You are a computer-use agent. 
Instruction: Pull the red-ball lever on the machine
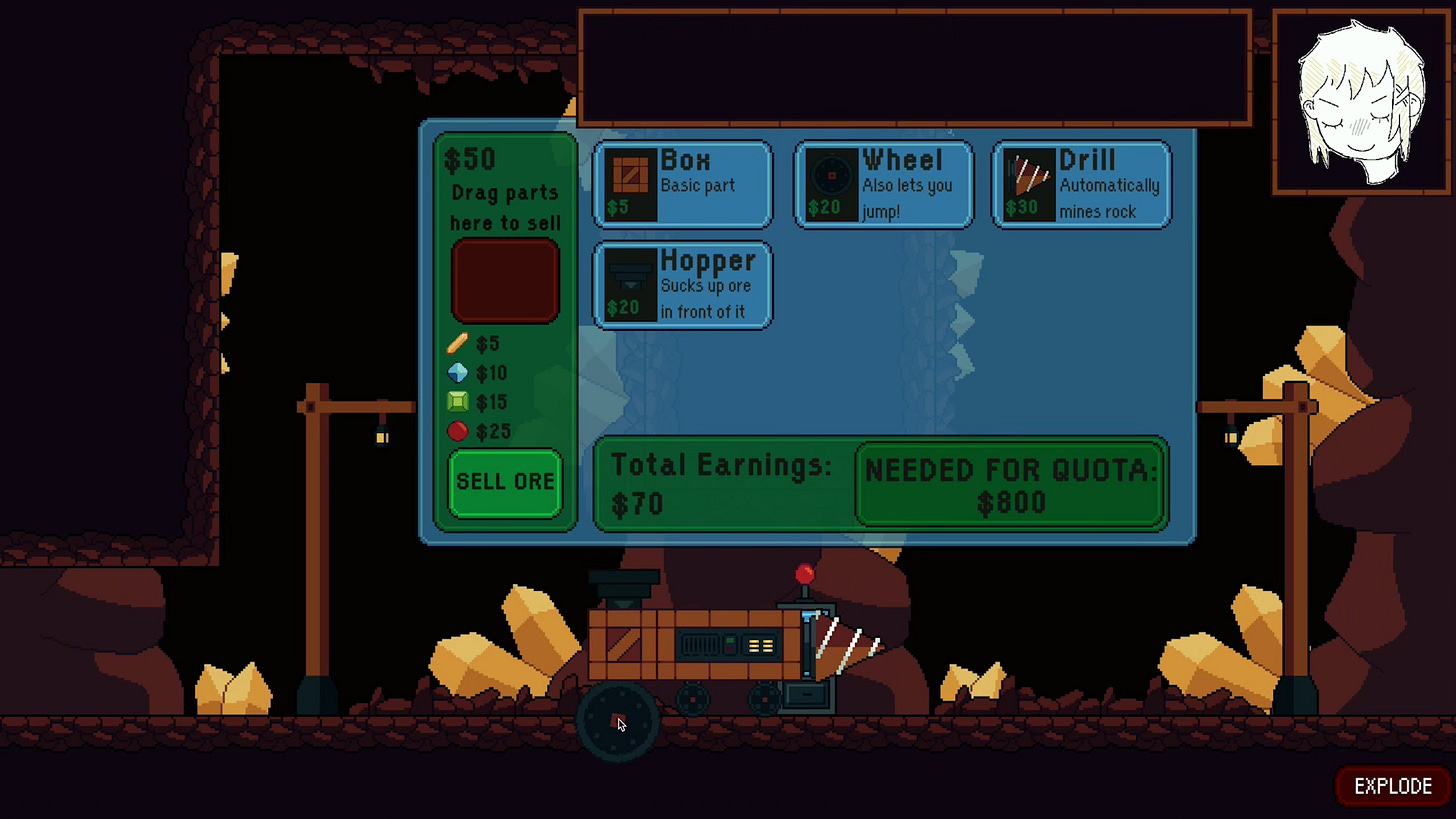pyautogui.click(x=804, y=573)
